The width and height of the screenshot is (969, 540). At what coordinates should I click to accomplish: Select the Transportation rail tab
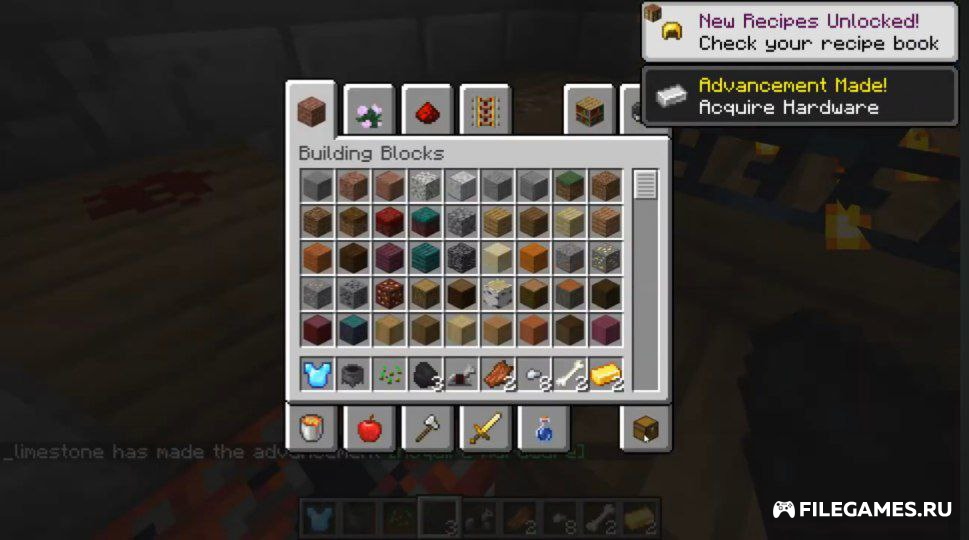tap(485, 112)
